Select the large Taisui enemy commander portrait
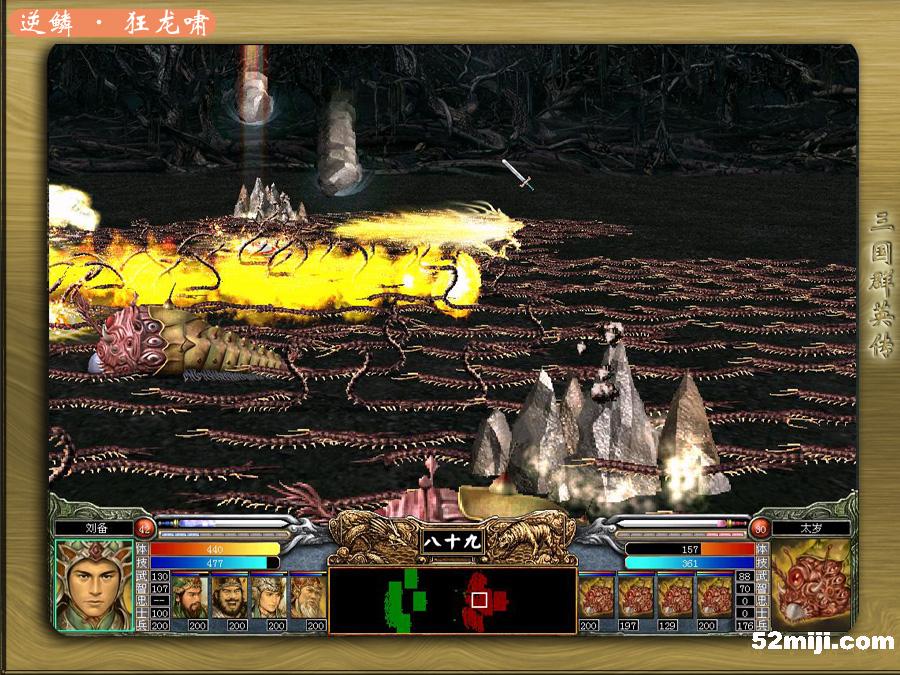 [x=811, y=585]
